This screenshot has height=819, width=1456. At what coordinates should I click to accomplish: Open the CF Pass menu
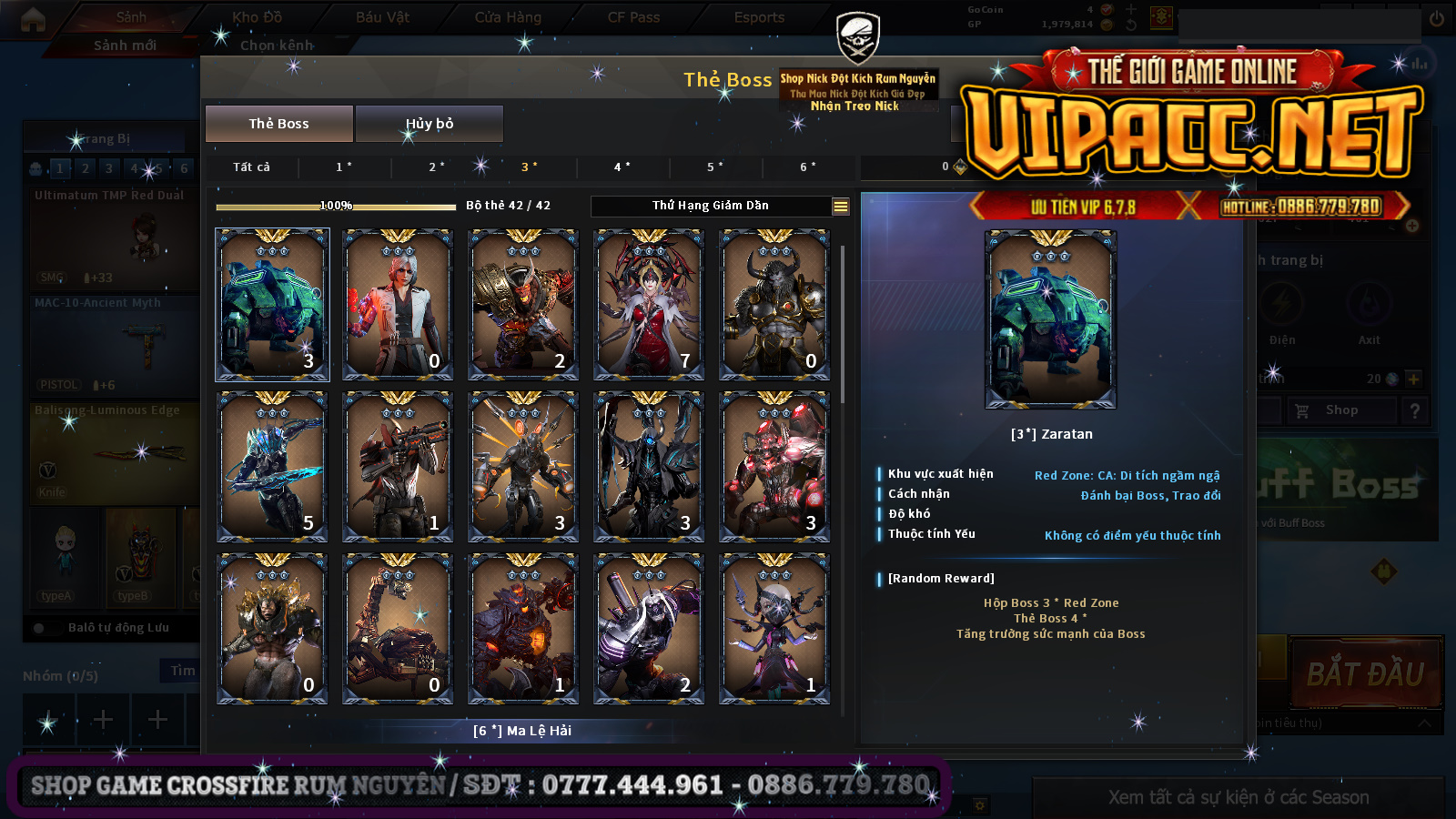coord(633,17)
